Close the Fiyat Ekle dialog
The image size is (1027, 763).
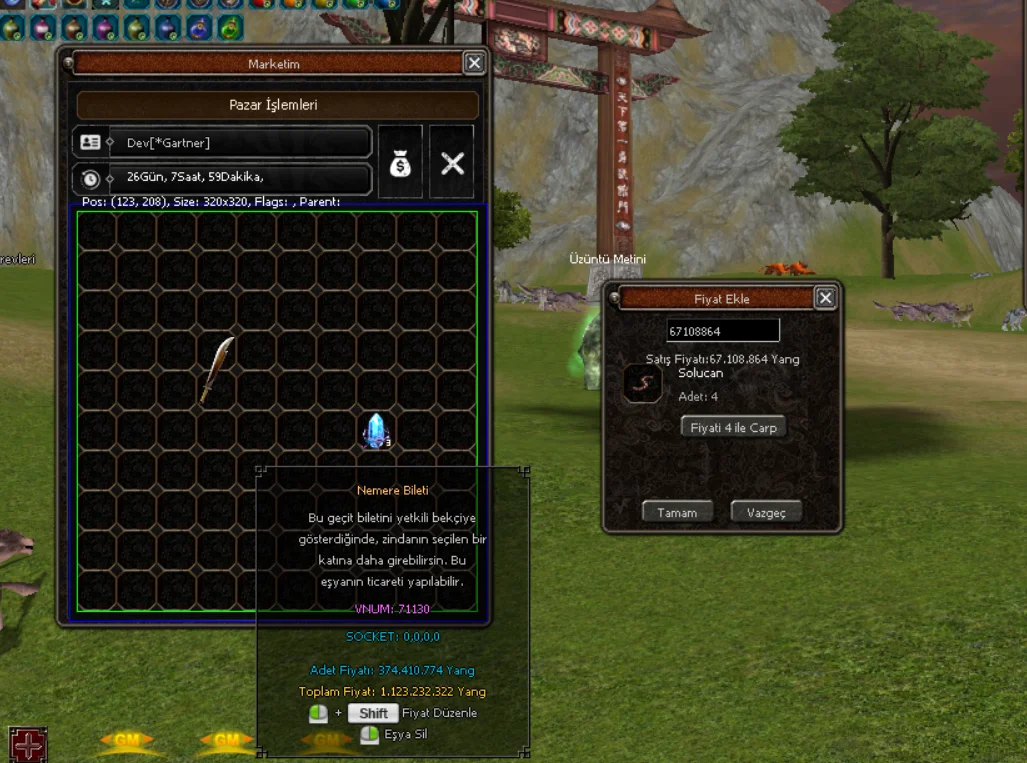click(825, 298)
